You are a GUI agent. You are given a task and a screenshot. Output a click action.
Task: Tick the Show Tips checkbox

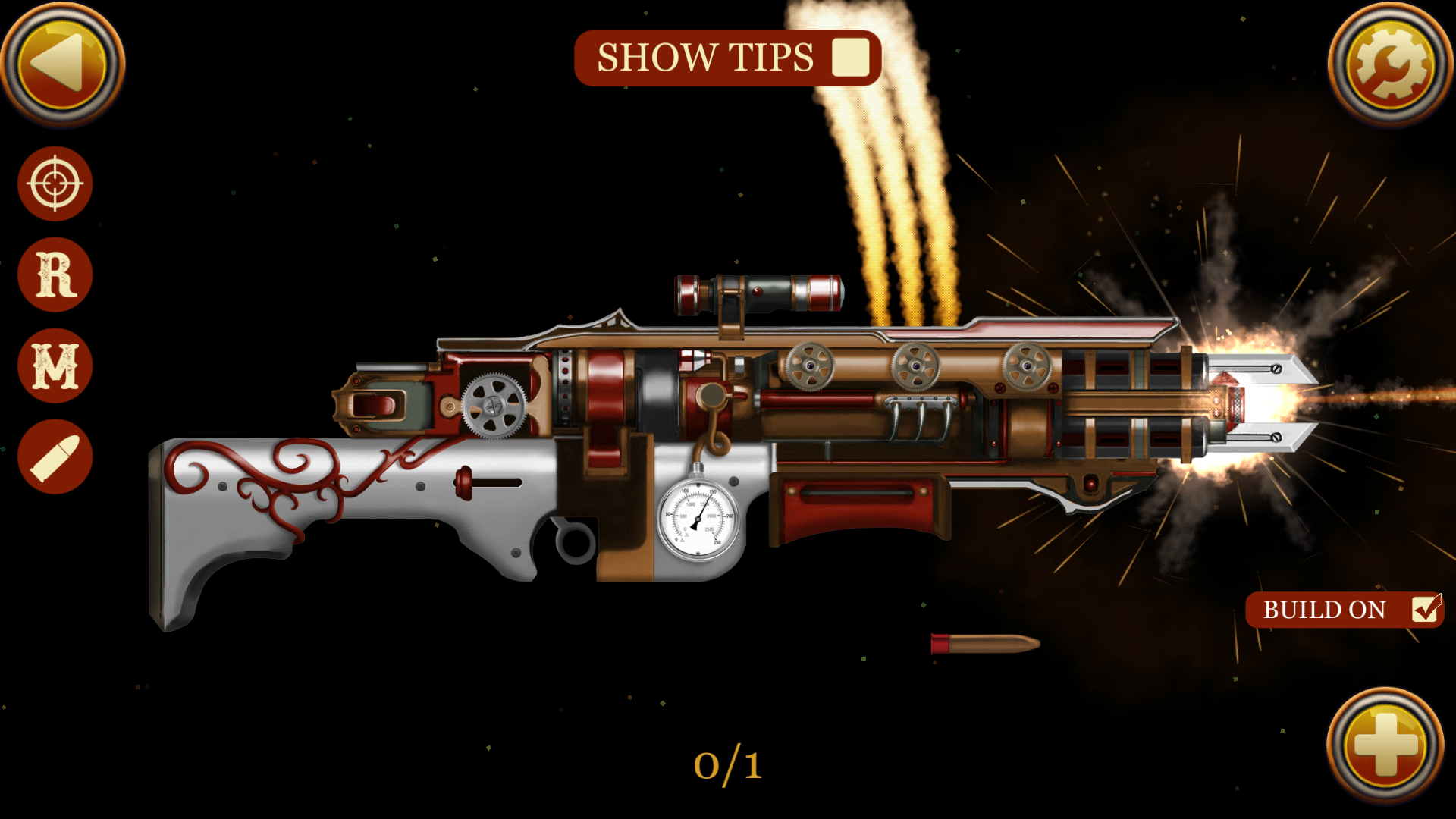coord(850,58)
